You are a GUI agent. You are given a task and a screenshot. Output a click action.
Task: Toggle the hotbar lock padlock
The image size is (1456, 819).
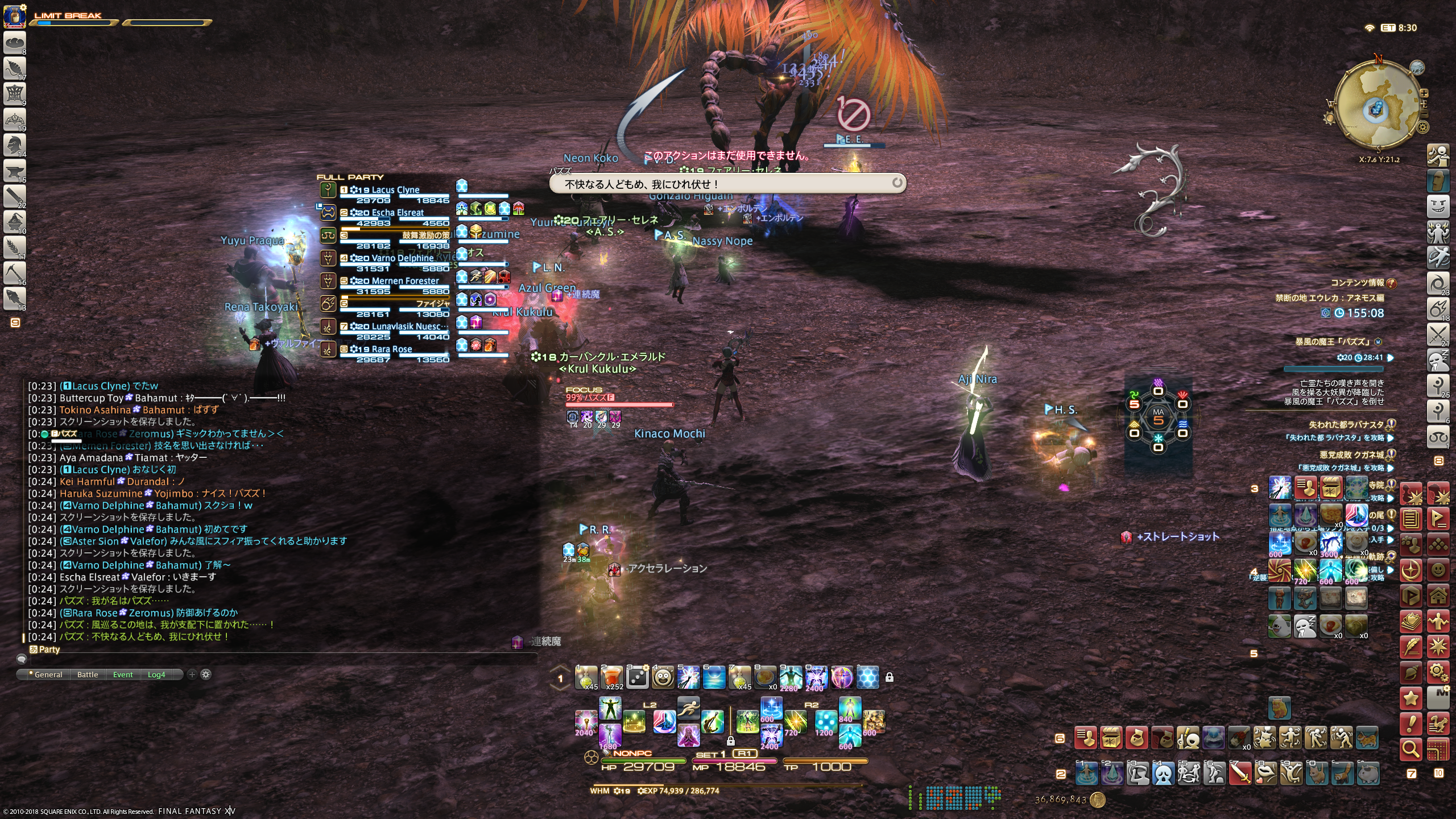pyautogui.click(x=889, y=677)
